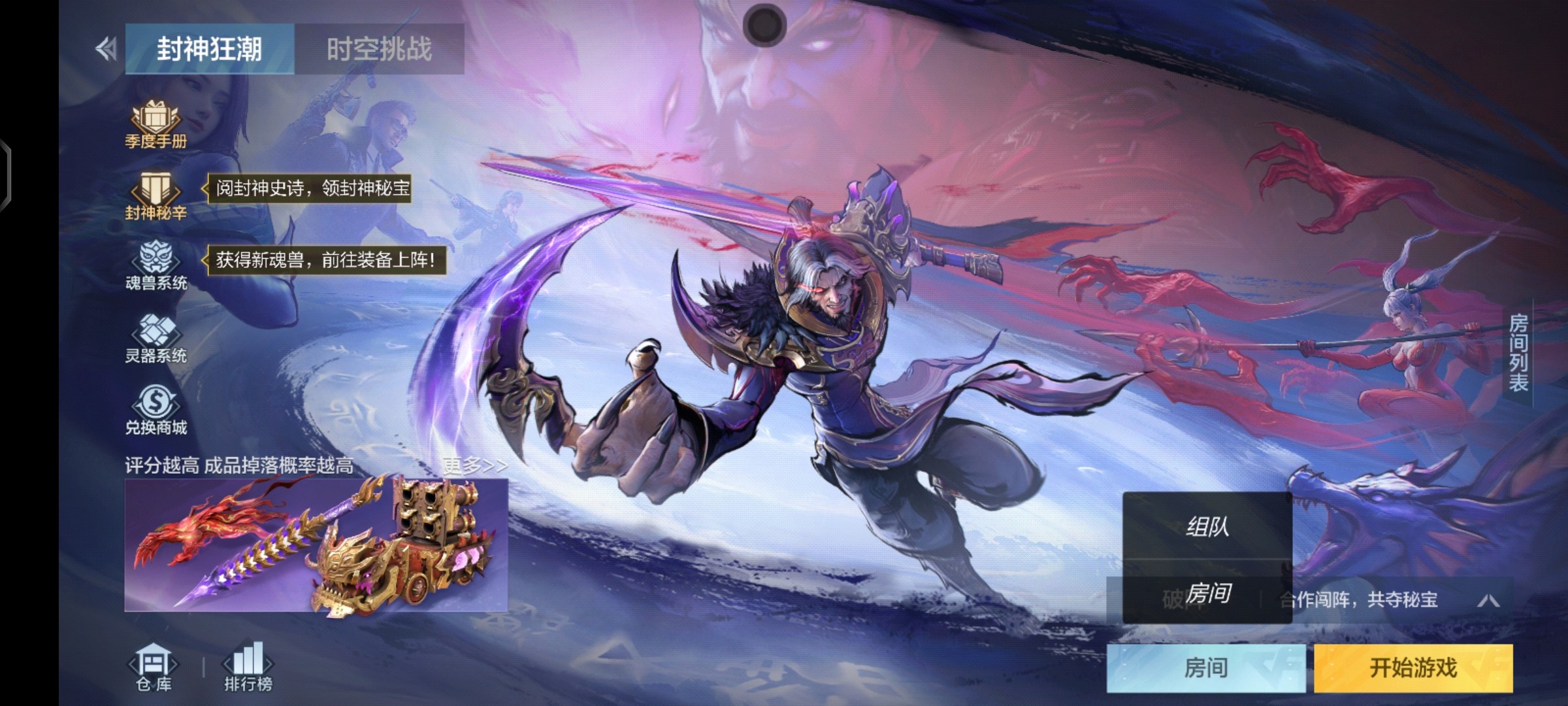The height and width of the screenshot is (706, 1568).
Task: Visit the 兑换商城 exchange shop
Action: (155, 410)
